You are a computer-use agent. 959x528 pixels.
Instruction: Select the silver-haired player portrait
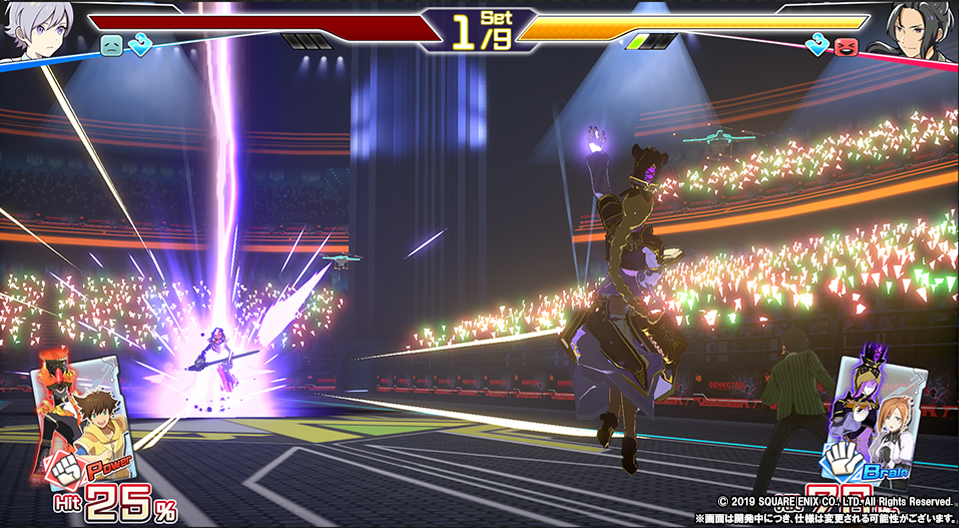[x=37, y=28]
